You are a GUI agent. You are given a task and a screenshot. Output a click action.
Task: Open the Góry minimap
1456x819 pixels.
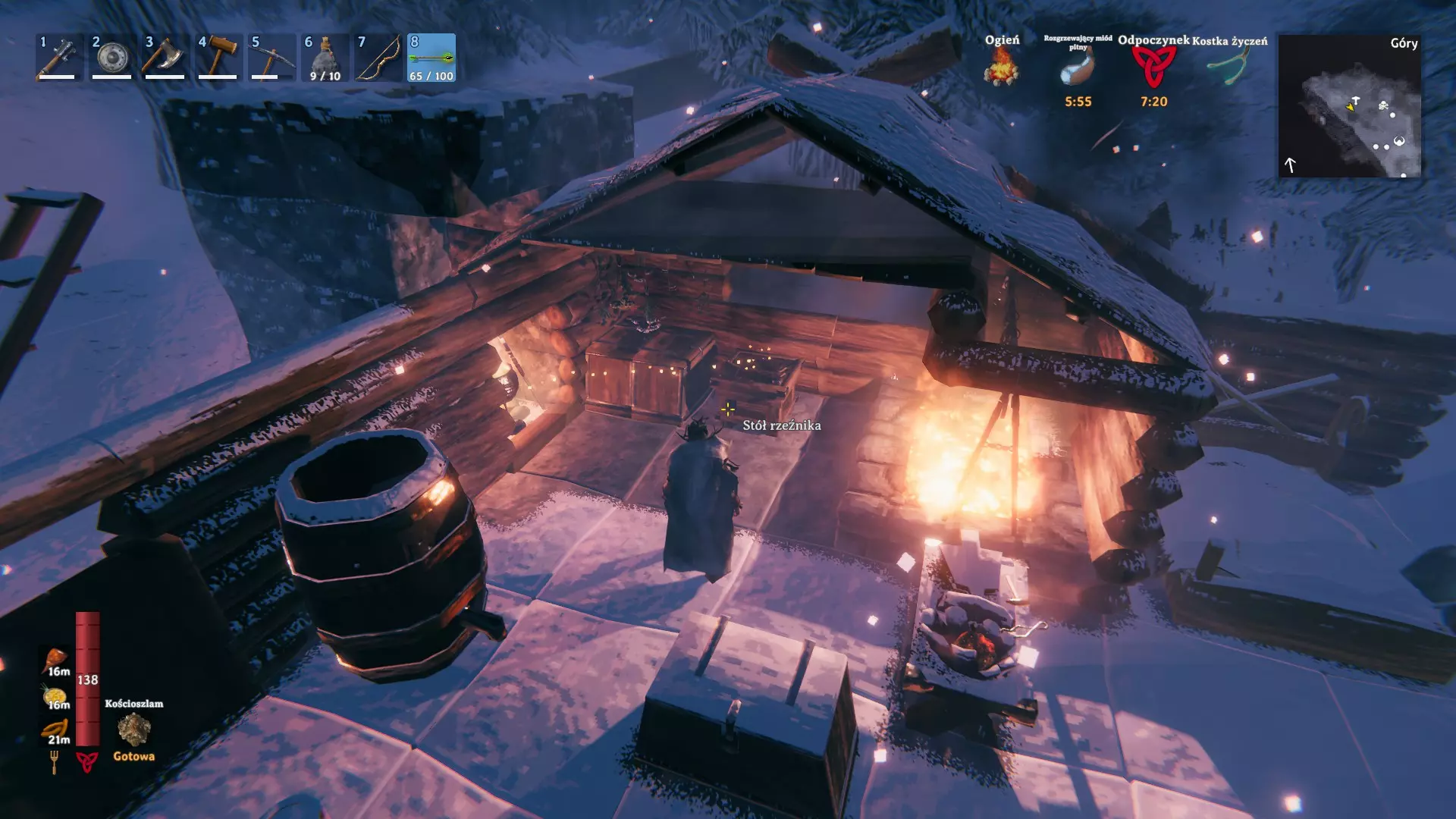pyautogui.click(x=1349, y=105)
